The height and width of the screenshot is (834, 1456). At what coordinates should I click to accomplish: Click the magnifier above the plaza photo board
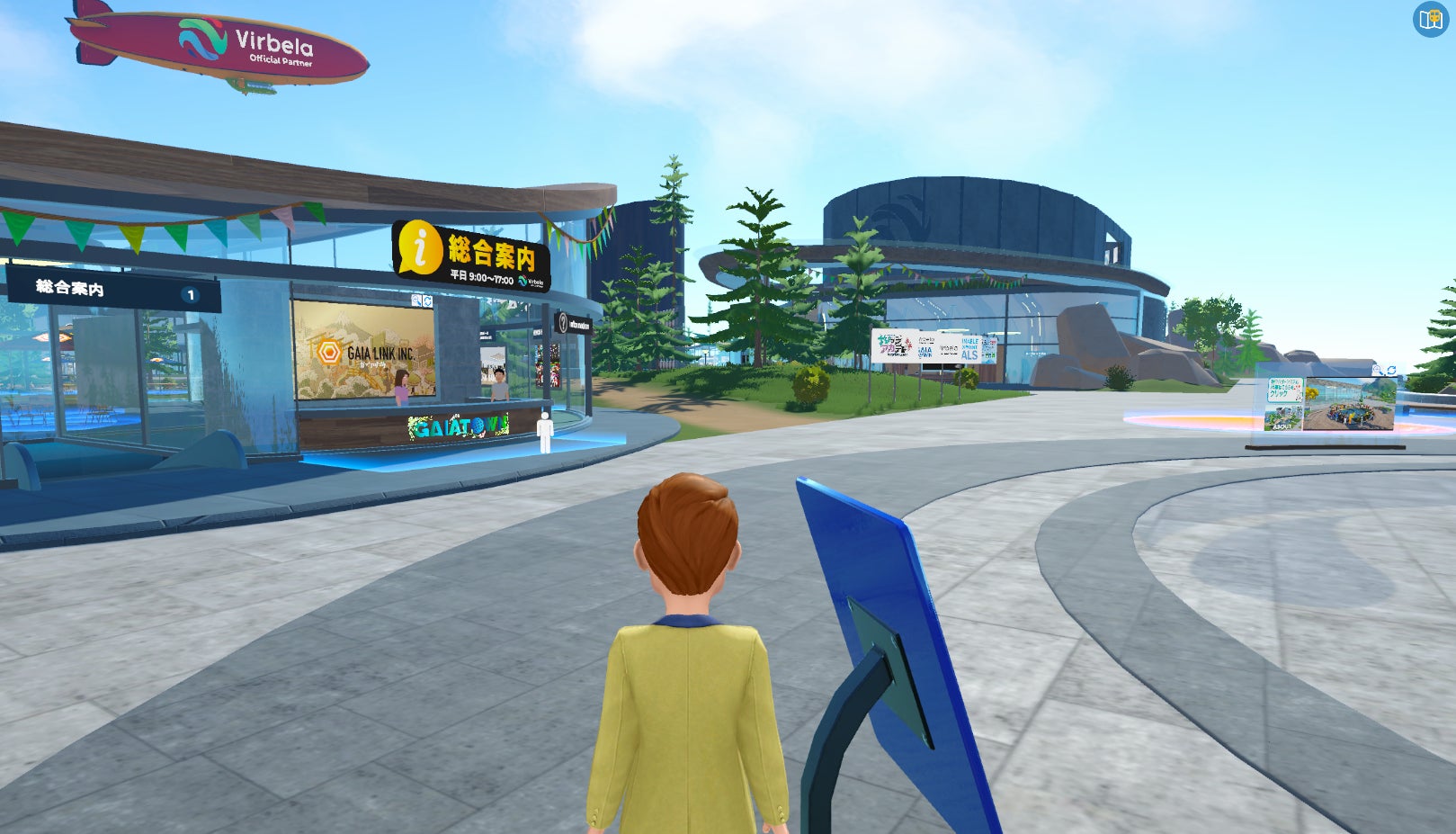pyautogui.click(x=1377, y=371)
